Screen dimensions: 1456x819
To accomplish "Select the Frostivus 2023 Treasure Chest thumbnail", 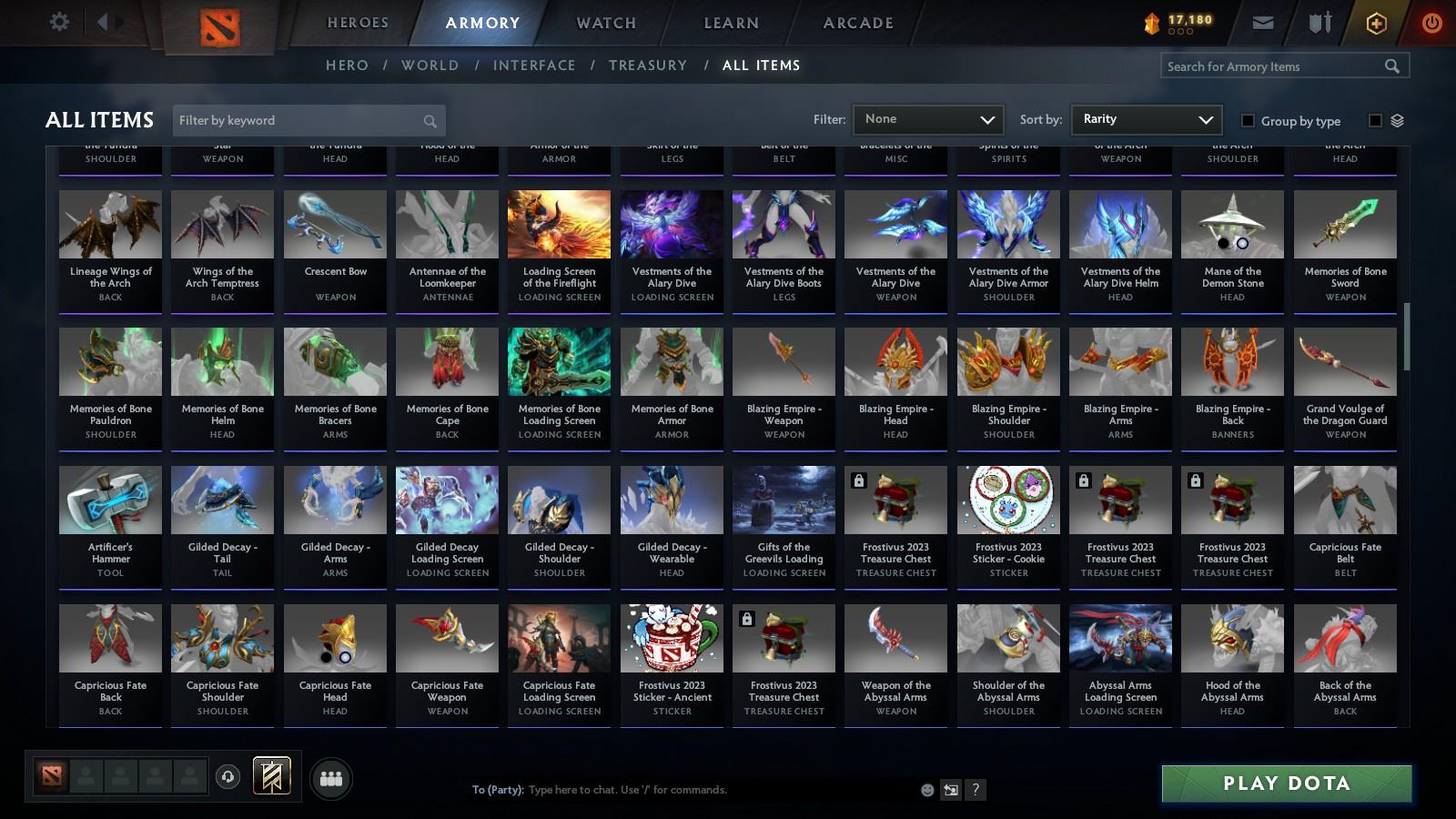I will pos(895,499).
